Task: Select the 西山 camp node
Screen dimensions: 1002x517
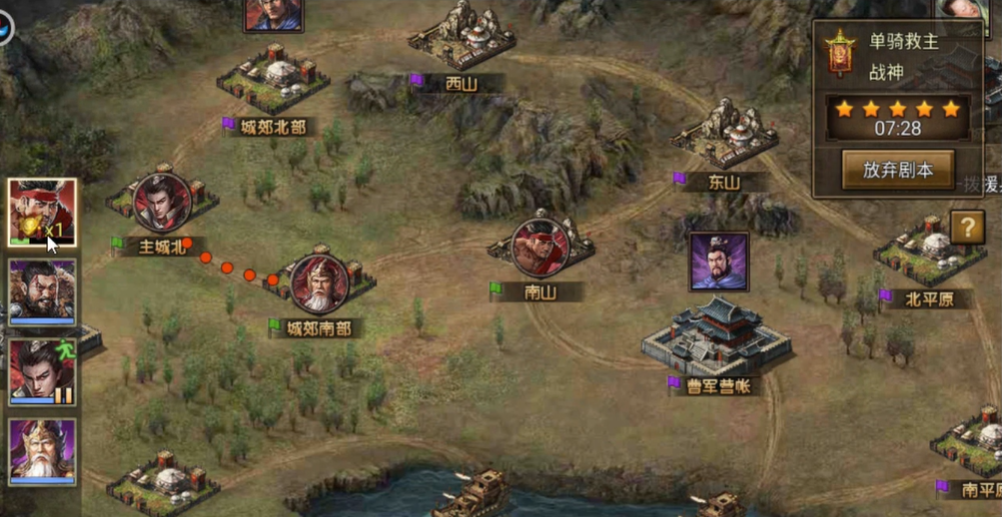Action: pyautogui.click(x=462, y=40)
